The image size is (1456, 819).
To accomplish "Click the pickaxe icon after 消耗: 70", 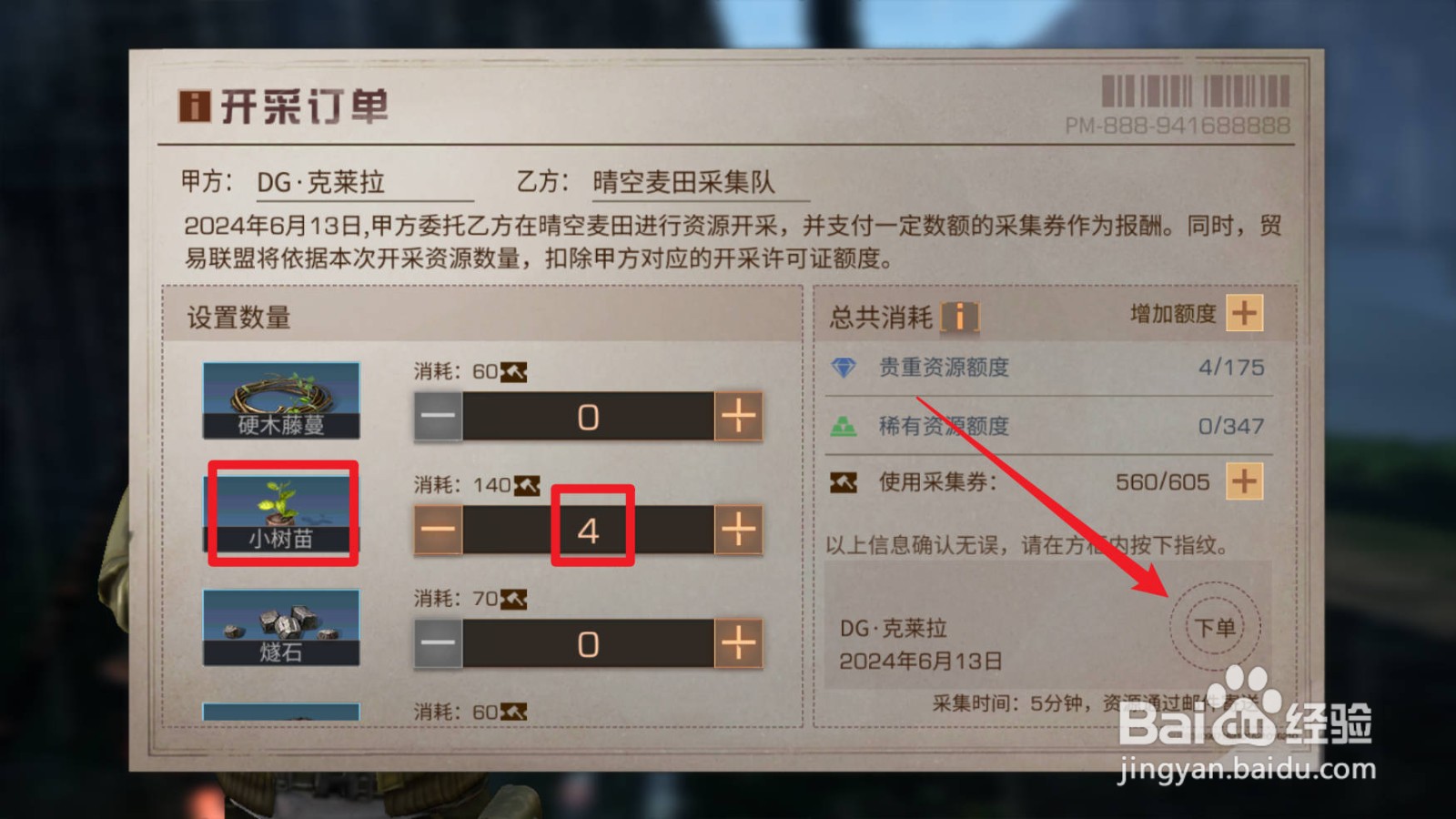I will tap(513, 598).
